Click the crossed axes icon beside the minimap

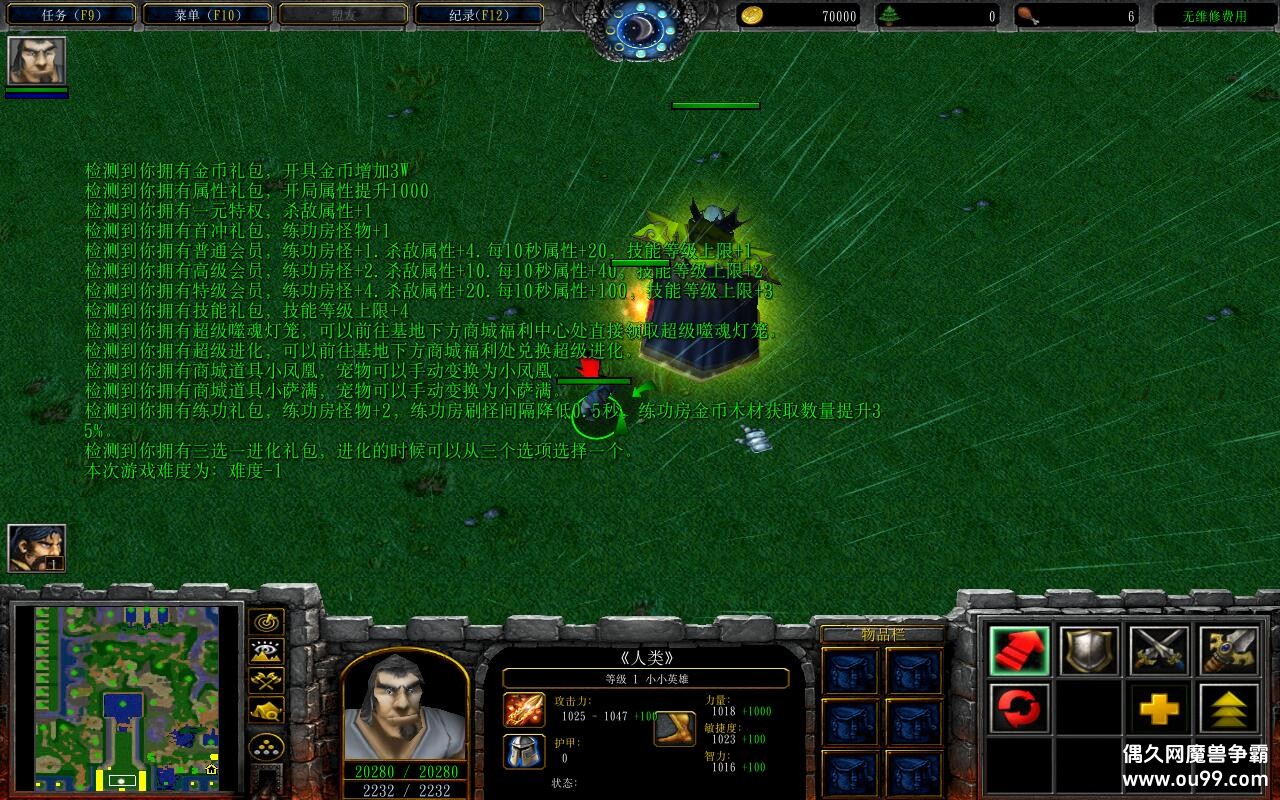tap(265, 680)
